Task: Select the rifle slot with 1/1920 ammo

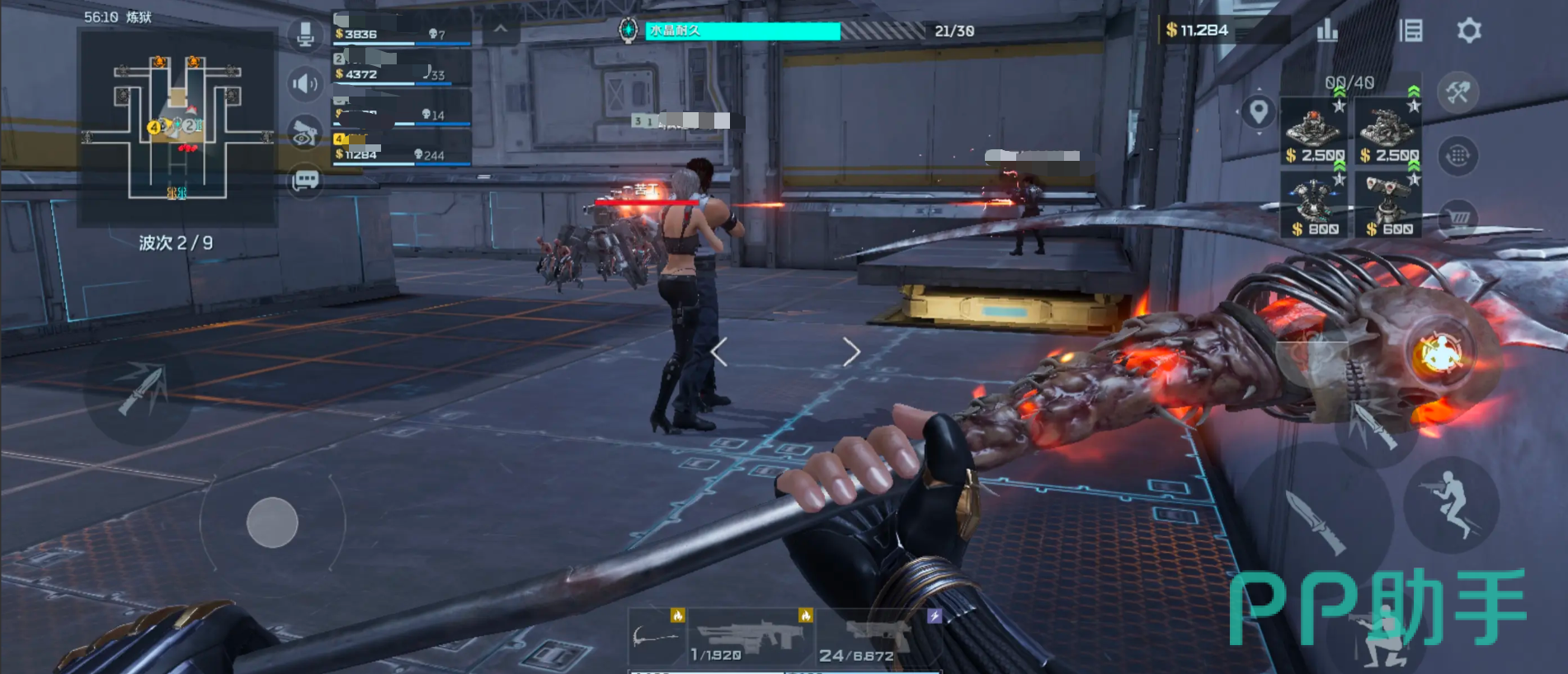Action: (750, 637)
